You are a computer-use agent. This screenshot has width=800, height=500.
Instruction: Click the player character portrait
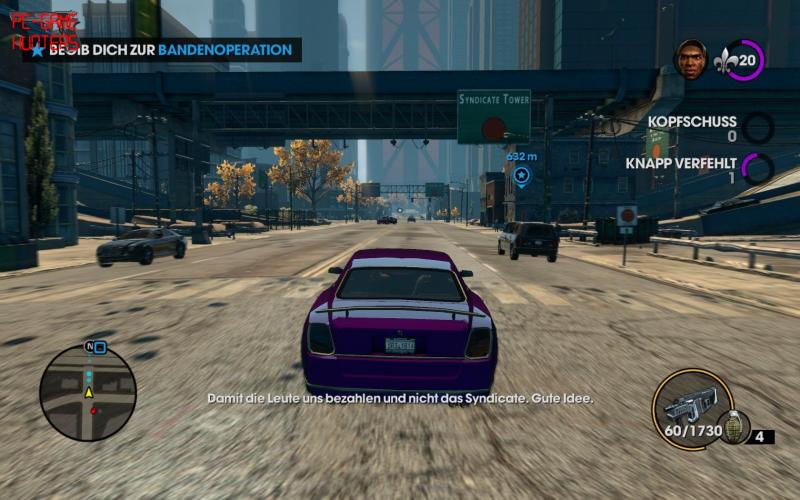tap(691, 59)
